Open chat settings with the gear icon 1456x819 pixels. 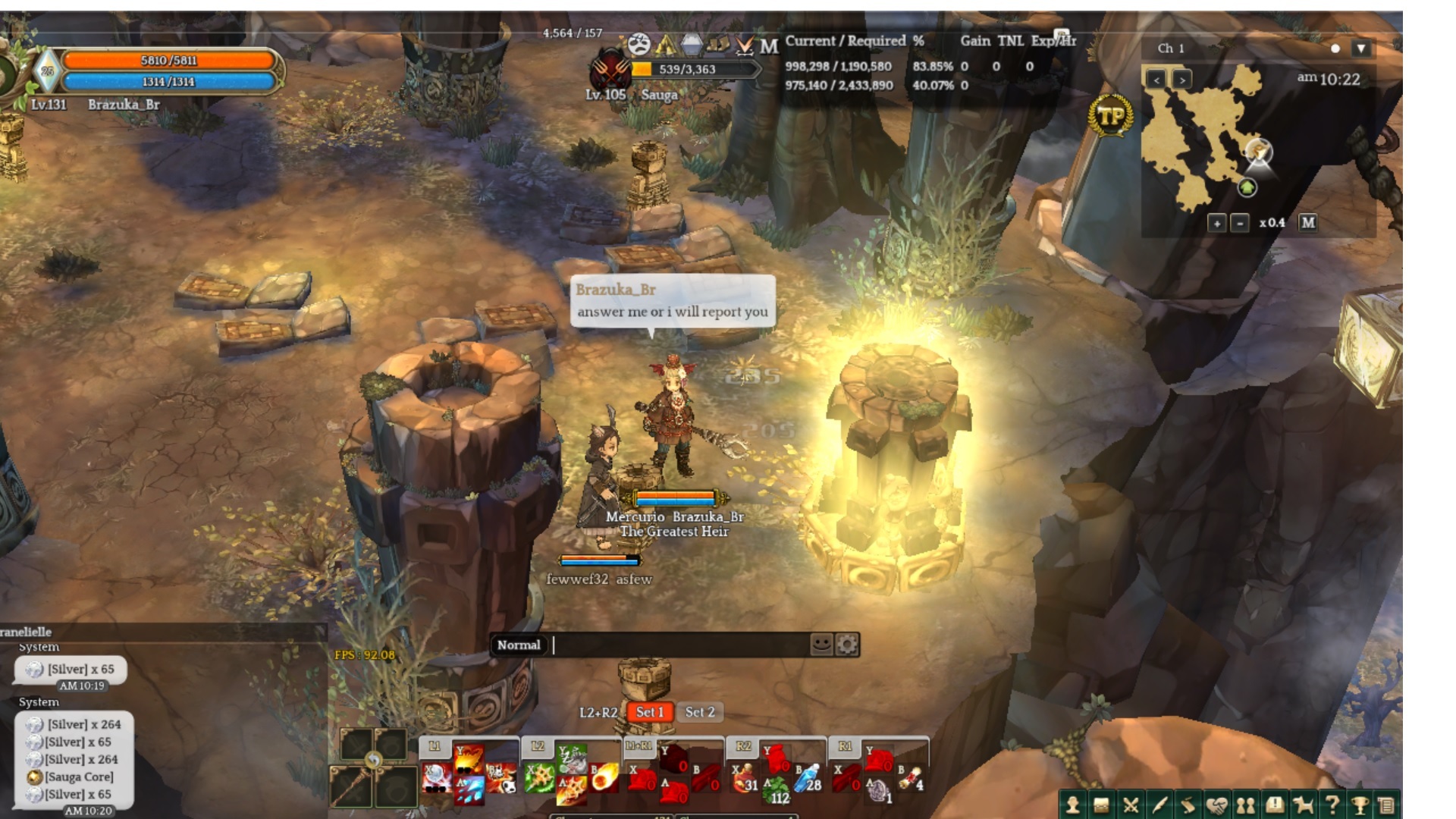(847, 645)
